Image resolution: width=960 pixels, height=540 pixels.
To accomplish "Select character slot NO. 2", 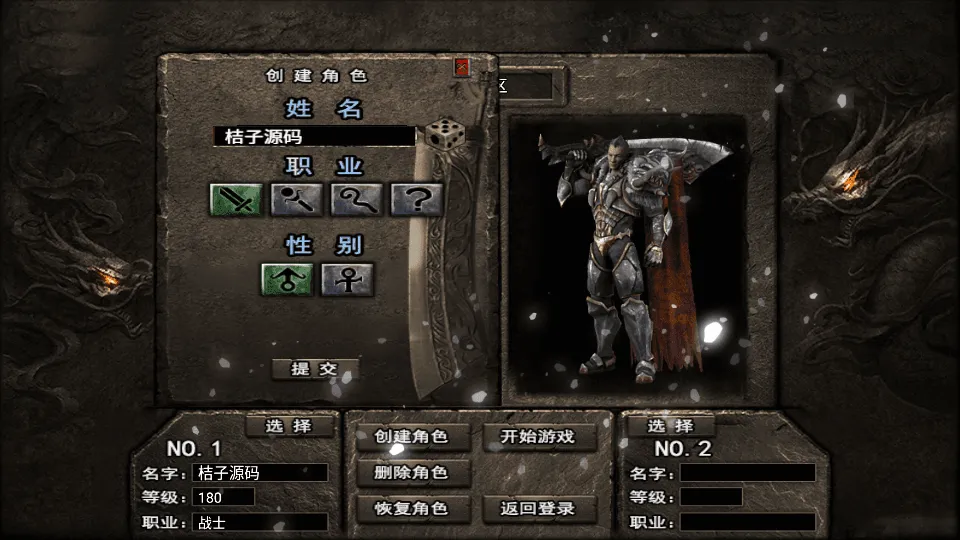I will [671, 426].
